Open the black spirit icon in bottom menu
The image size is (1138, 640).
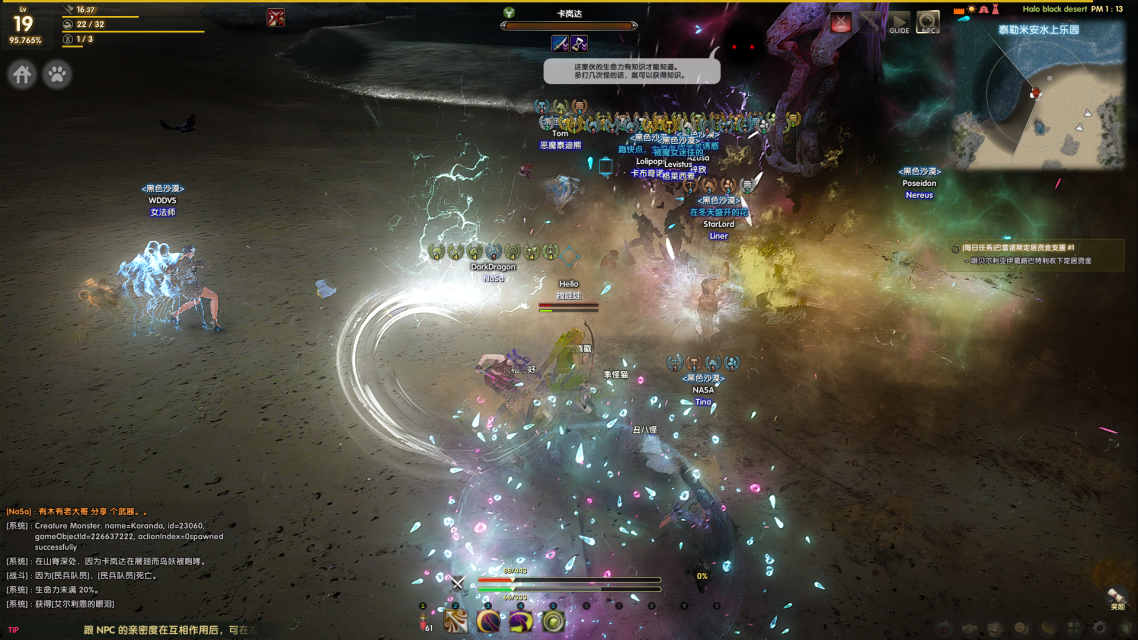tap(943, 628)
